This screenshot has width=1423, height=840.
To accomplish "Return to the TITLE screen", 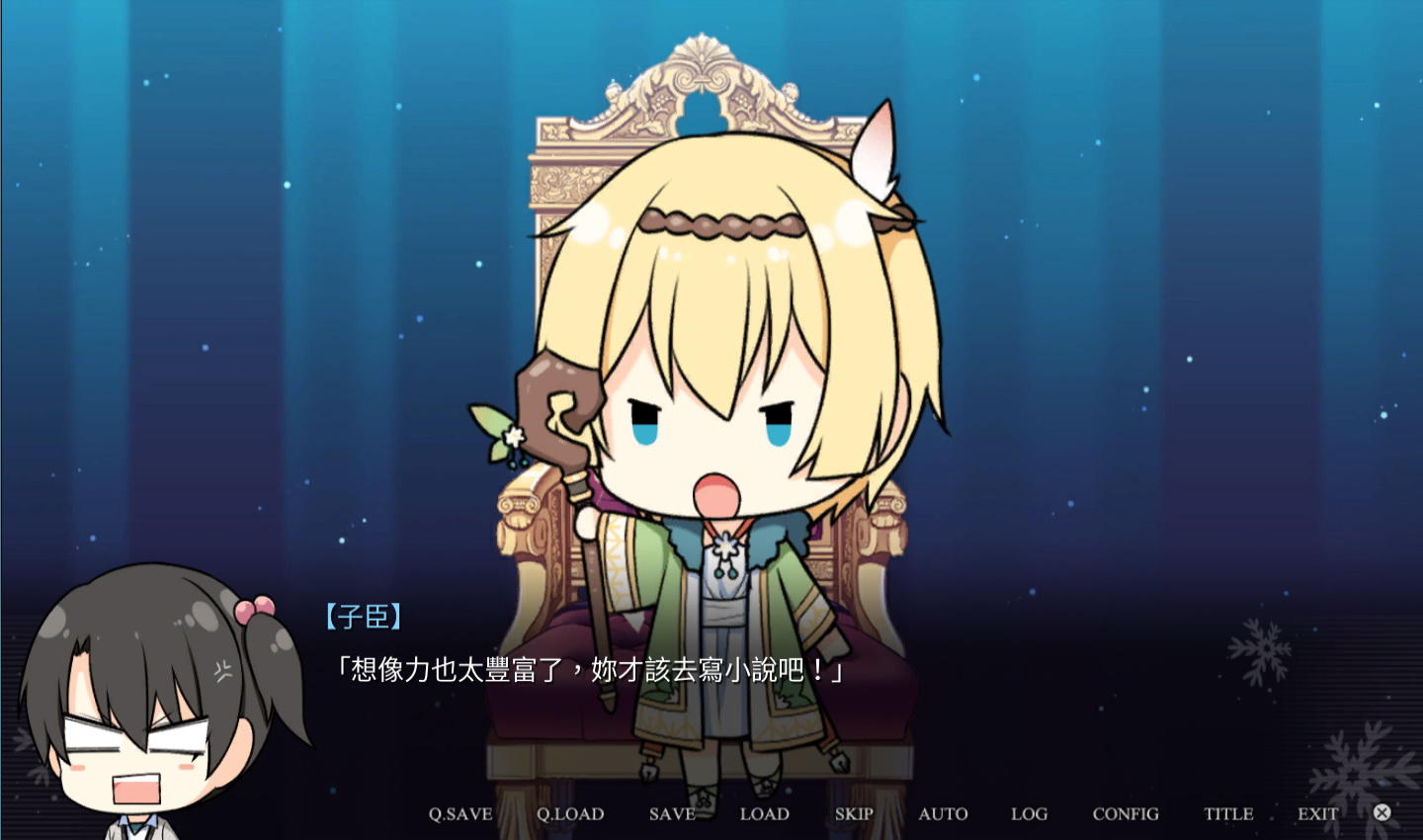I will click(x=1227, y=813).
